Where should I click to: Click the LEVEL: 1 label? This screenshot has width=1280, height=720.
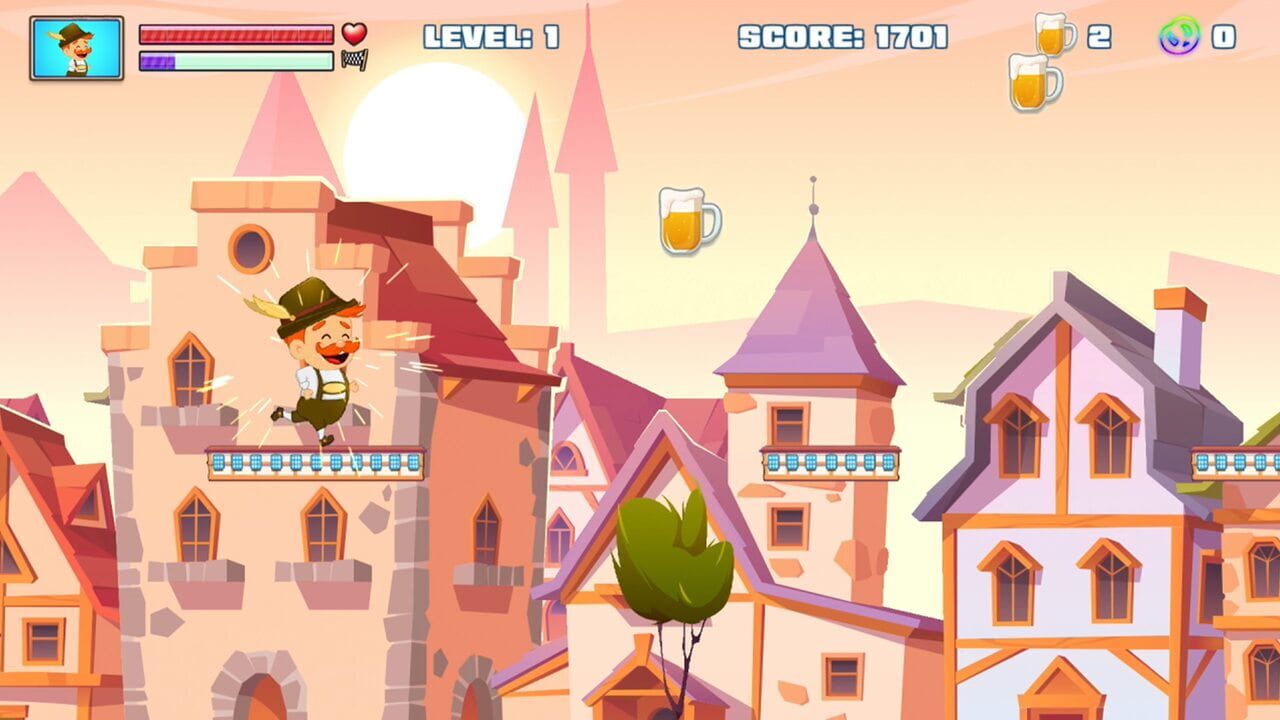490,36
